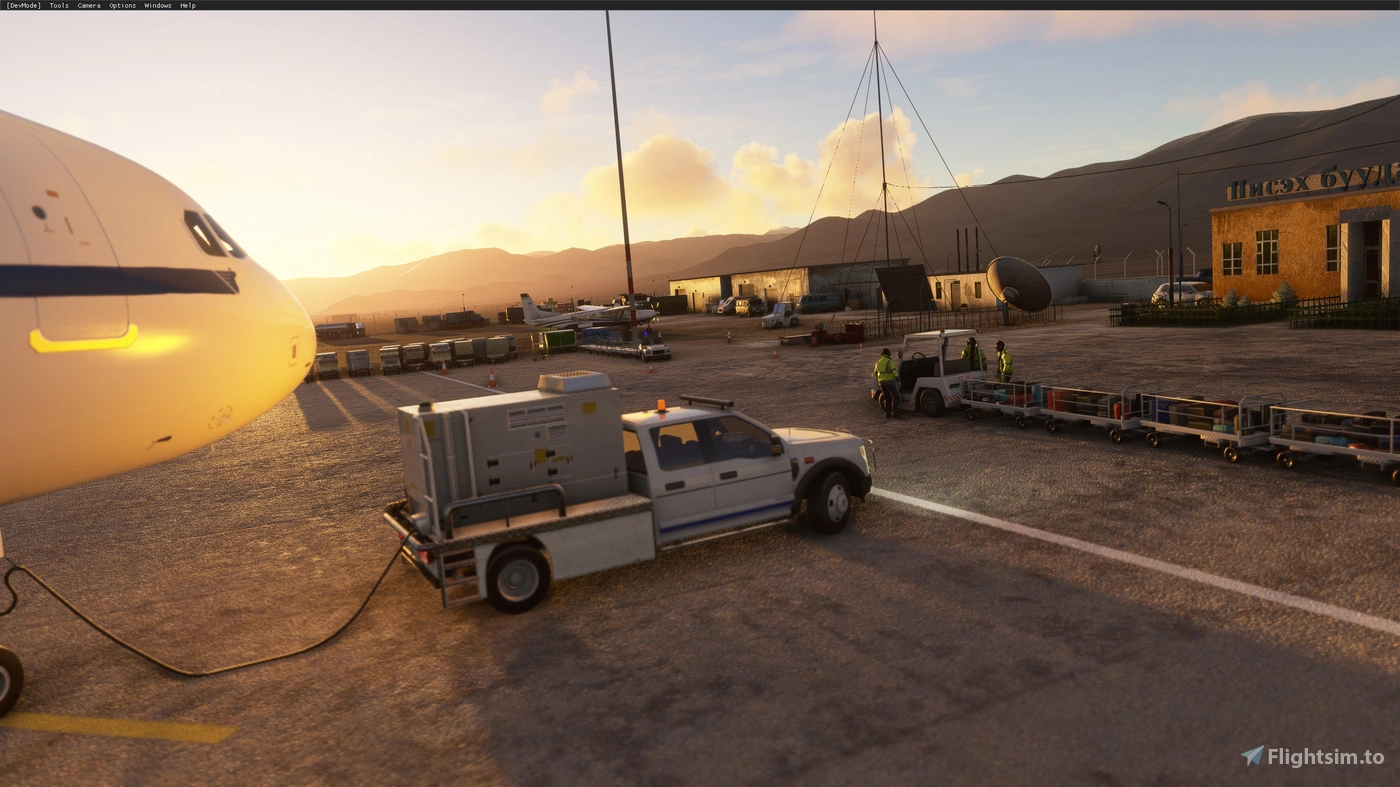The height and width of the screenshot is (787, 1400).
Task: Open the Help menu
Action: click(x=186, y=4)
